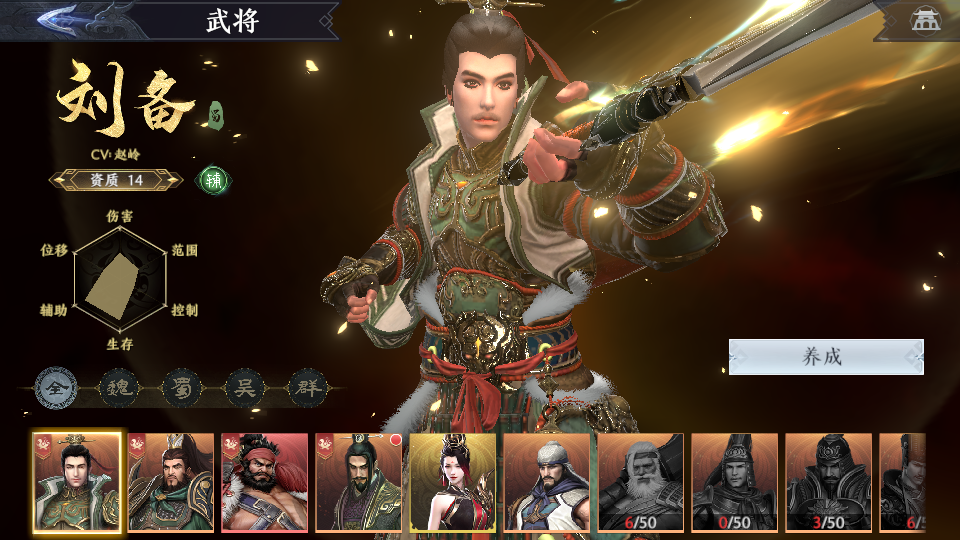Image resolution: width=960 pixels, height=540 pixels.
Task: Select the female hero with gold background
Action: click(x=453, y=482)
